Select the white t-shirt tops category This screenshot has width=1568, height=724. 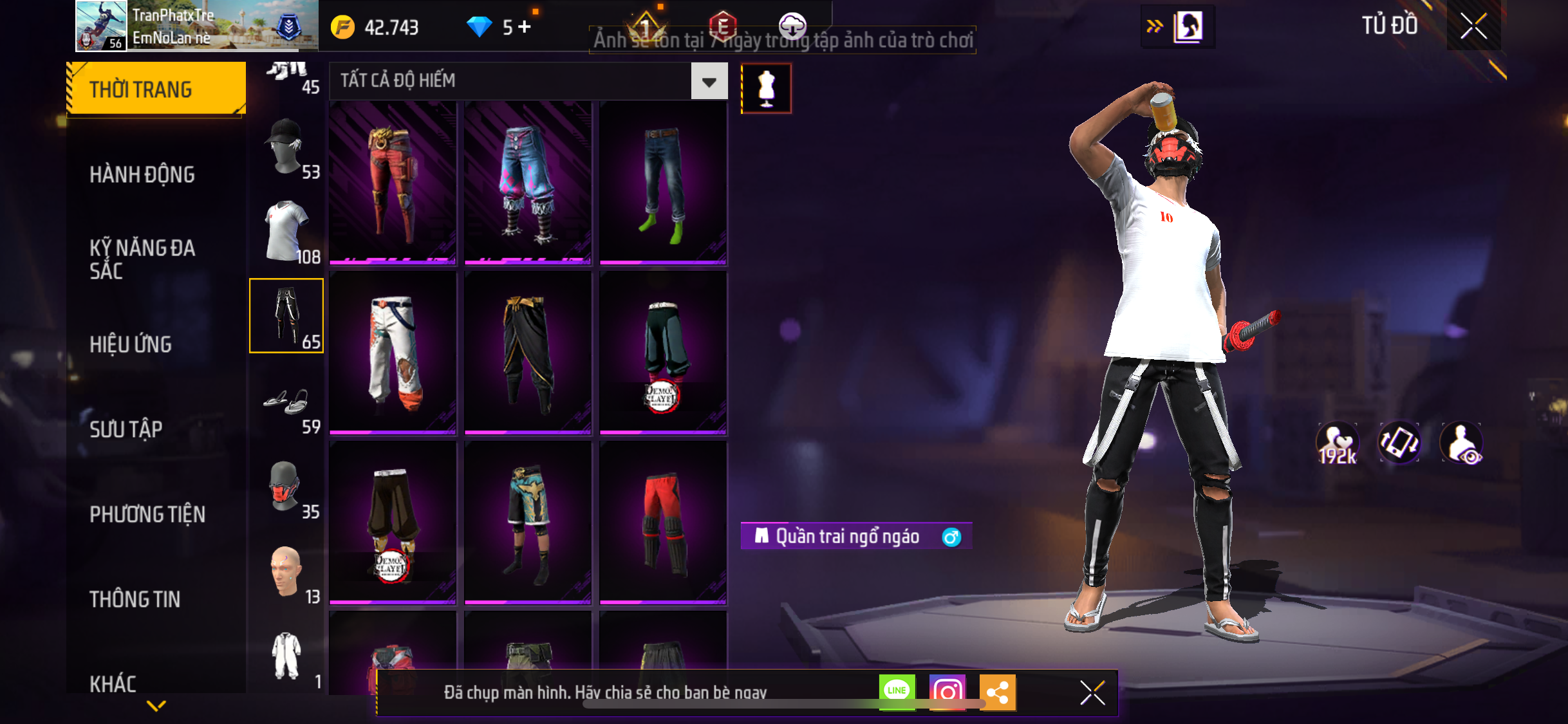point(286,232)
